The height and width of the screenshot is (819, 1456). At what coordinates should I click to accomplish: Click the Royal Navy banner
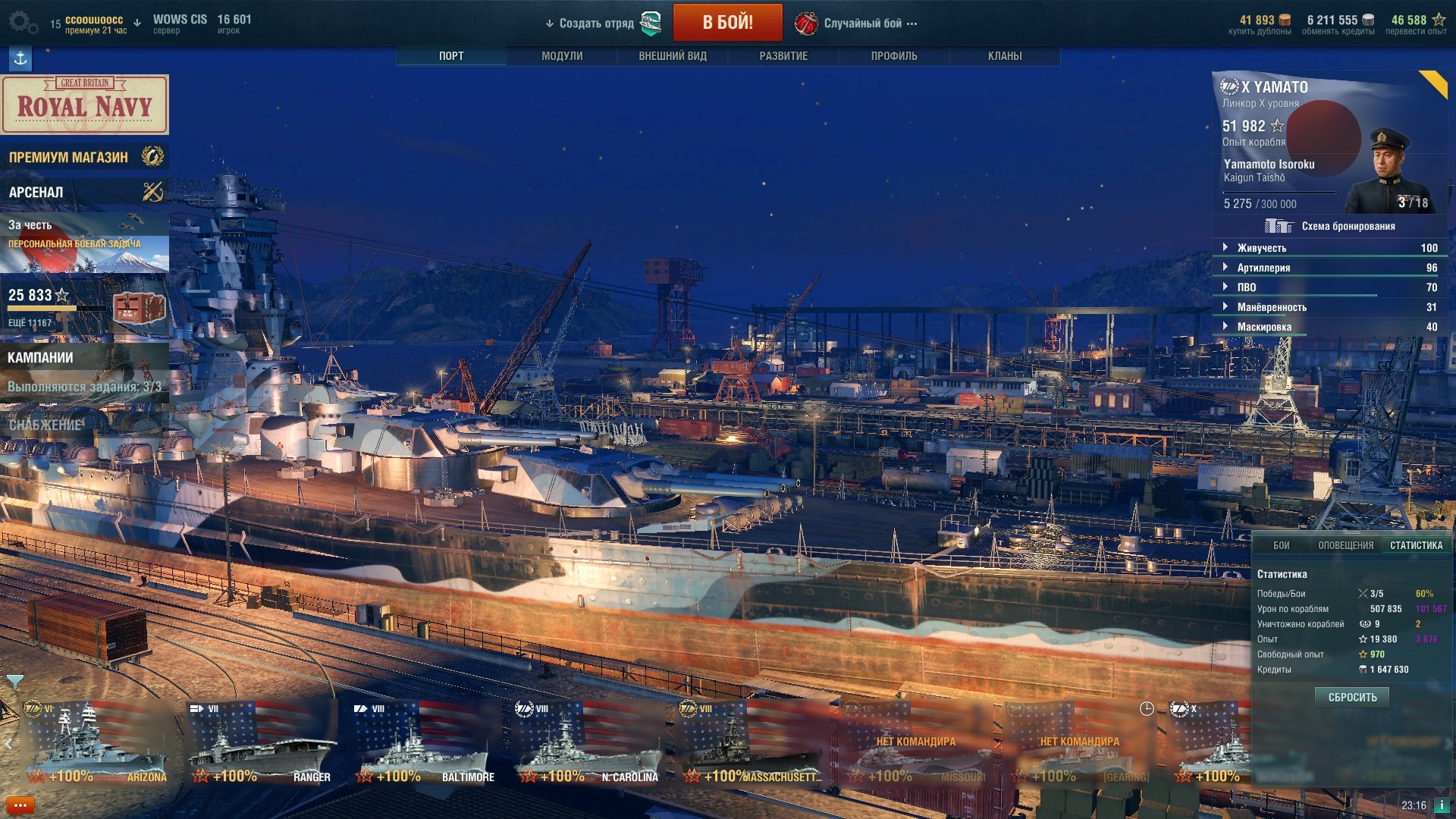(85, 105)
